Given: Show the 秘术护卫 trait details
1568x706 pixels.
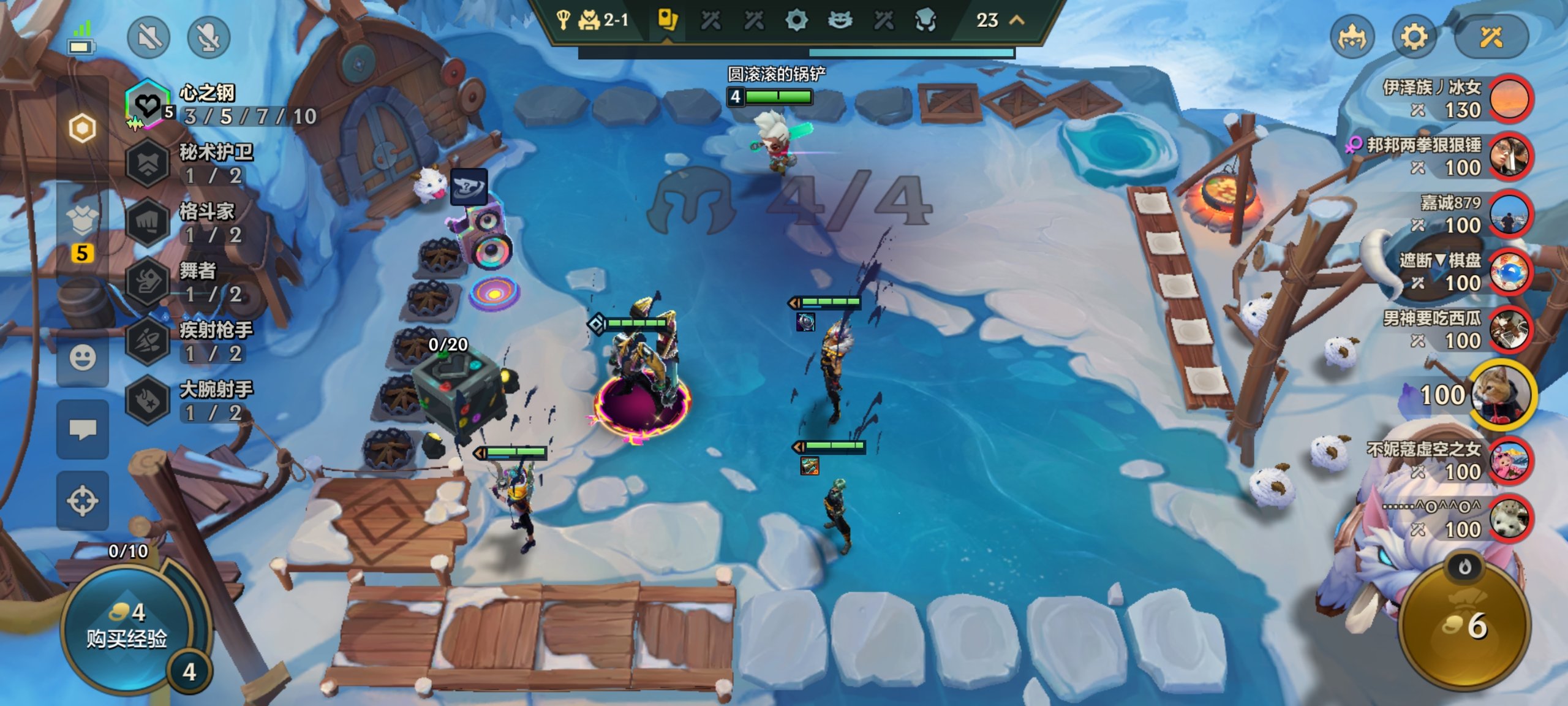Looking at the screenshot, I should (x=148, y=164).
